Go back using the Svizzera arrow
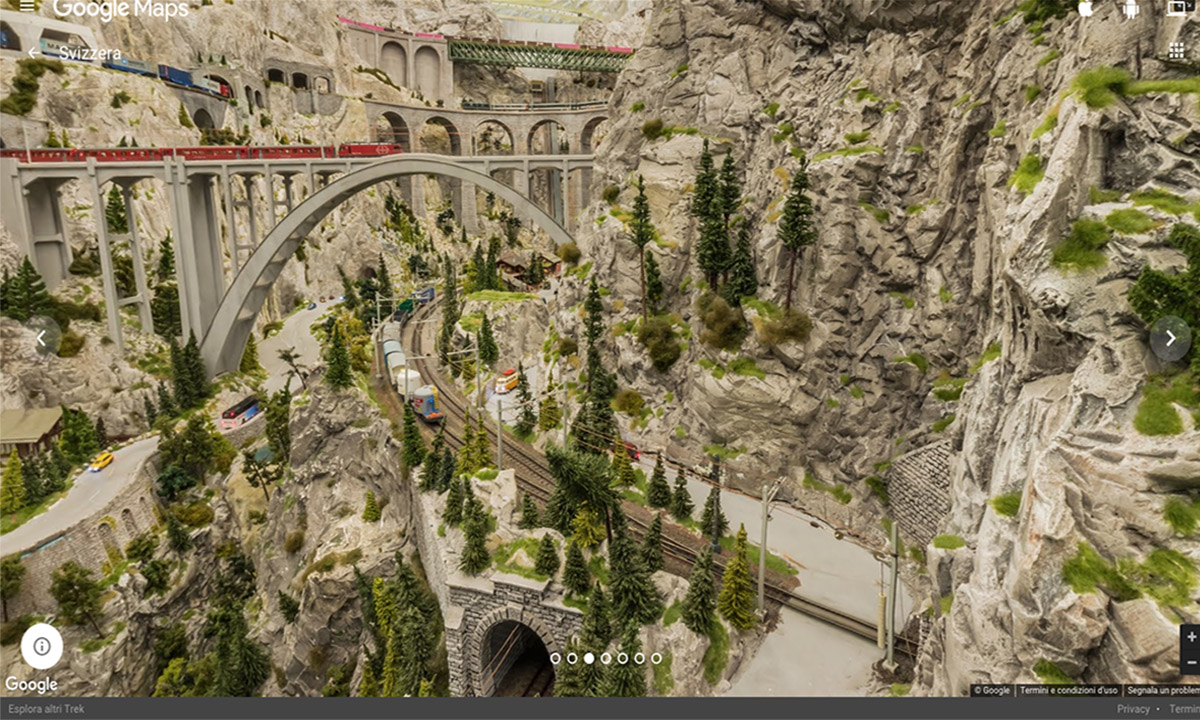This screenshot has width=1200, height=720. (34, 53)
